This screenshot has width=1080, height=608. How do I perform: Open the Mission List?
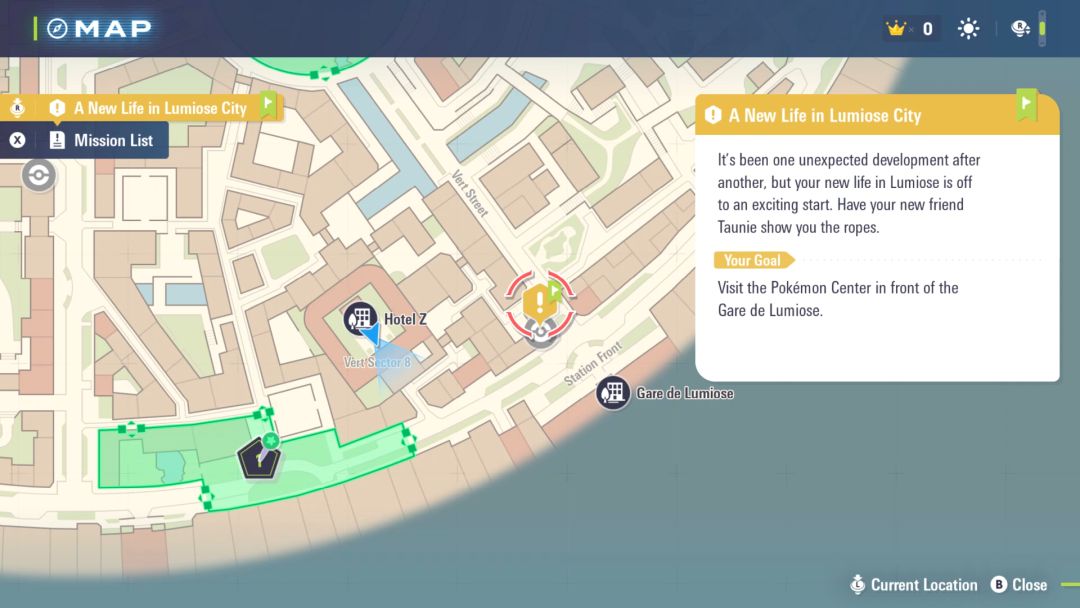[x=101, y=140]
